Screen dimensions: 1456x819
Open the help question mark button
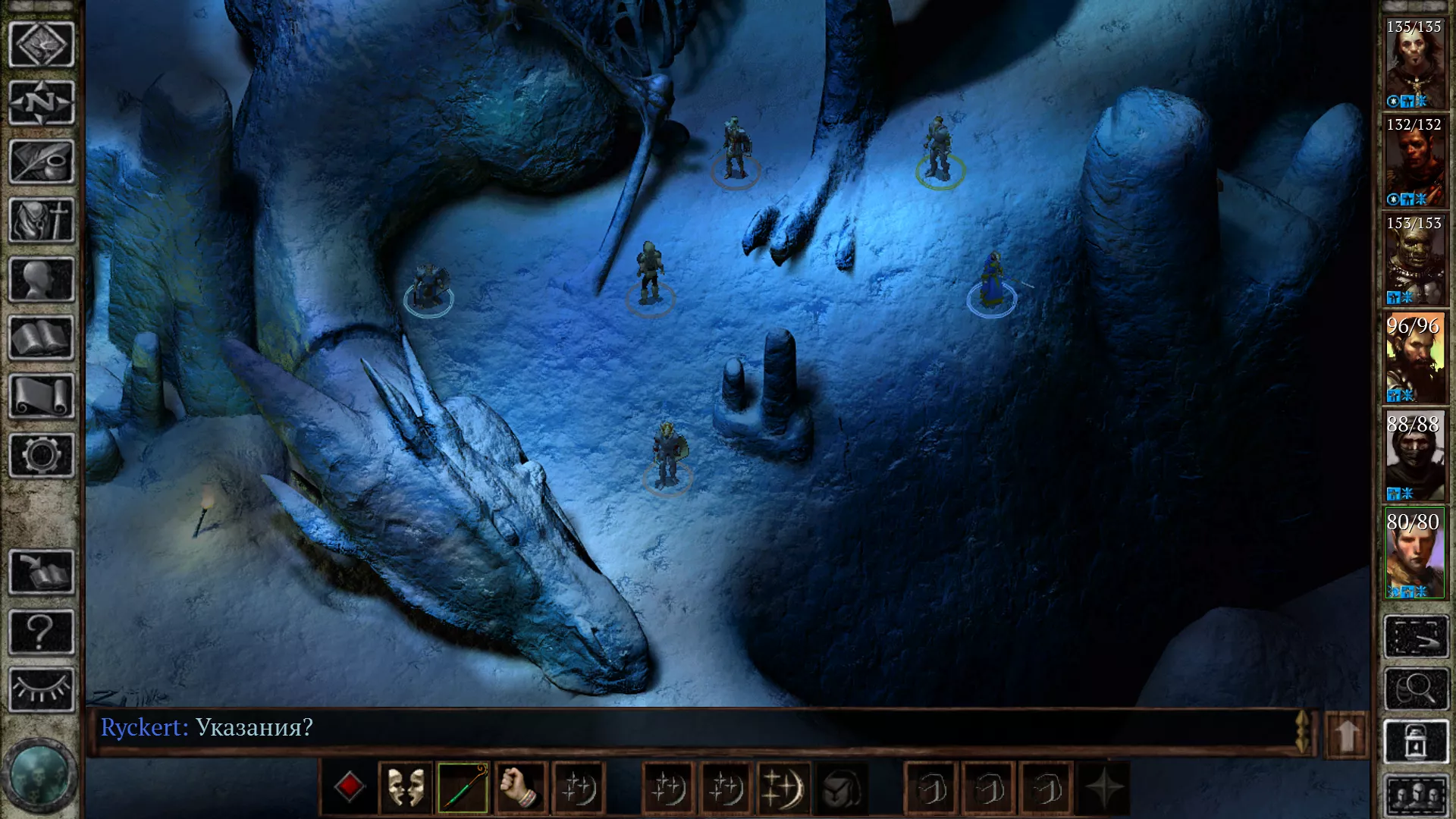pos(42,632)
